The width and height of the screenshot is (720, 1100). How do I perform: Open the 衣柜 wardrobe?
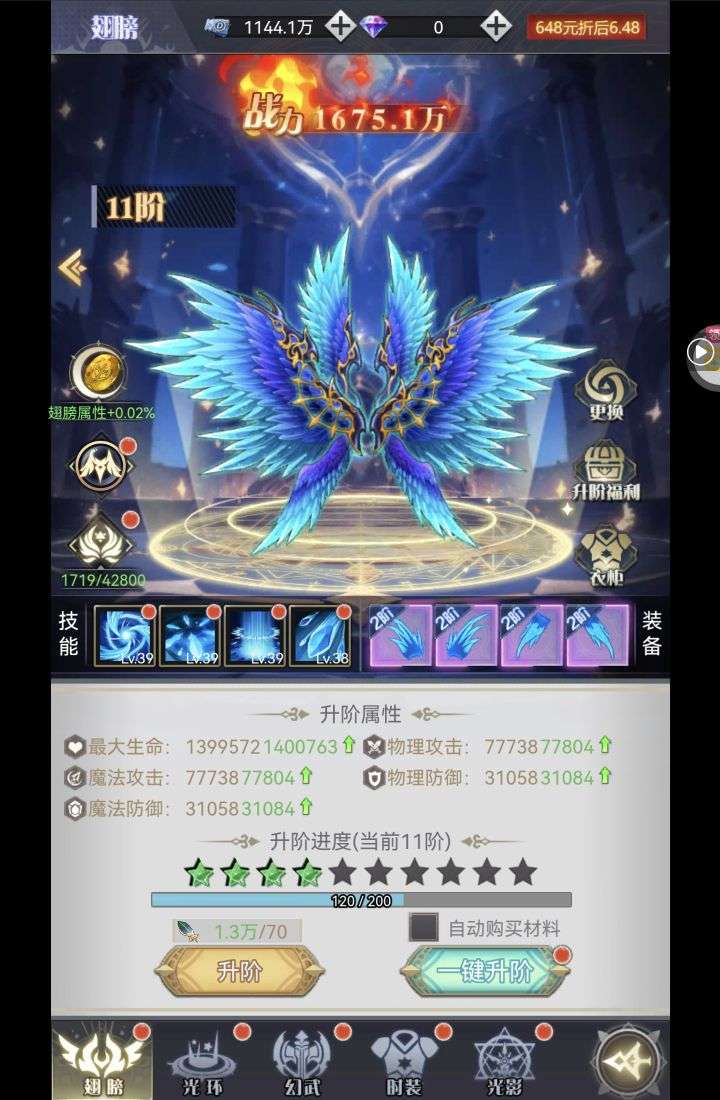tap(606, 554)
